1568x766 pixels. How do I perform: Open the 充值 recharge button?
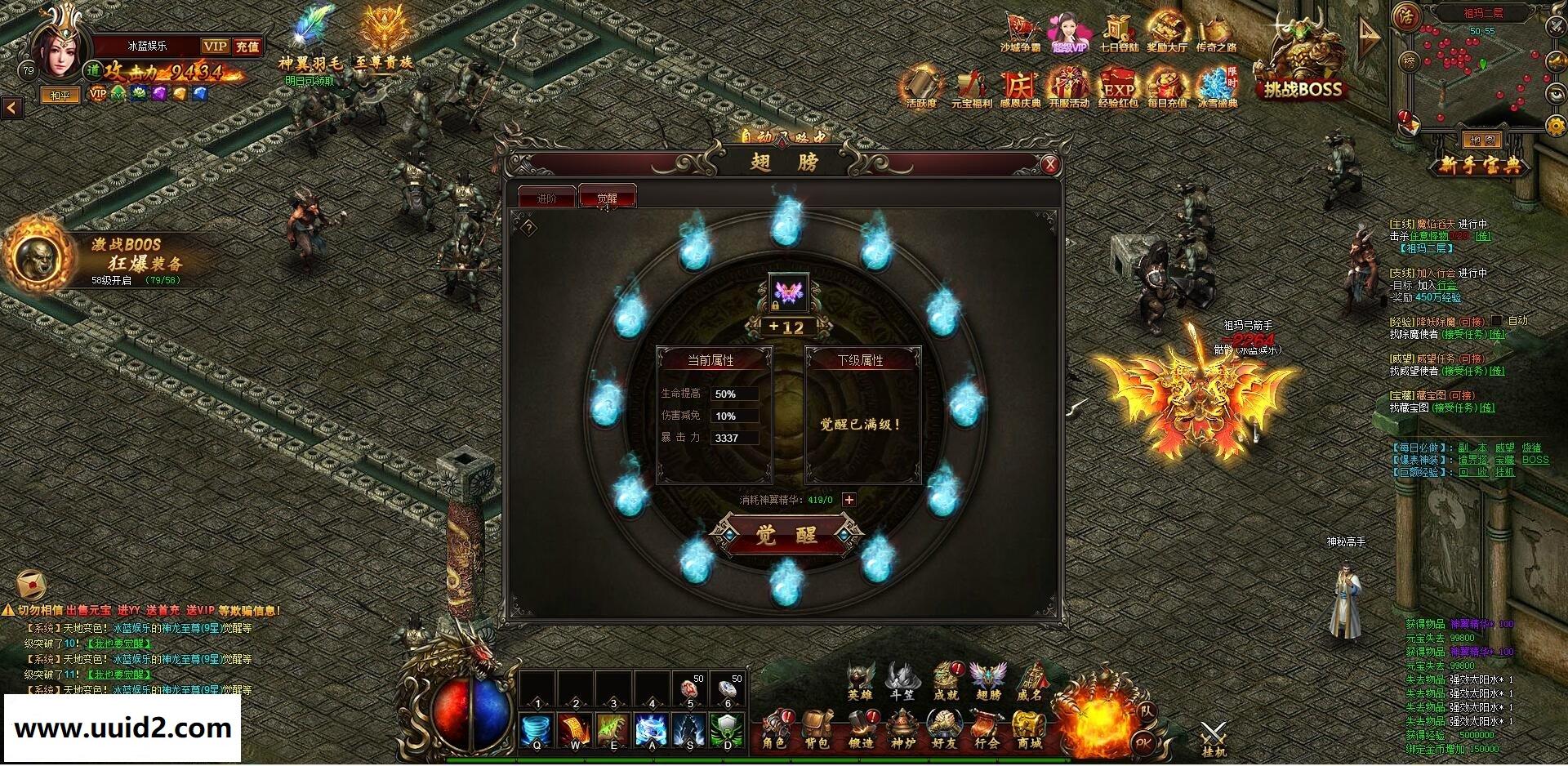click(247, 47)
